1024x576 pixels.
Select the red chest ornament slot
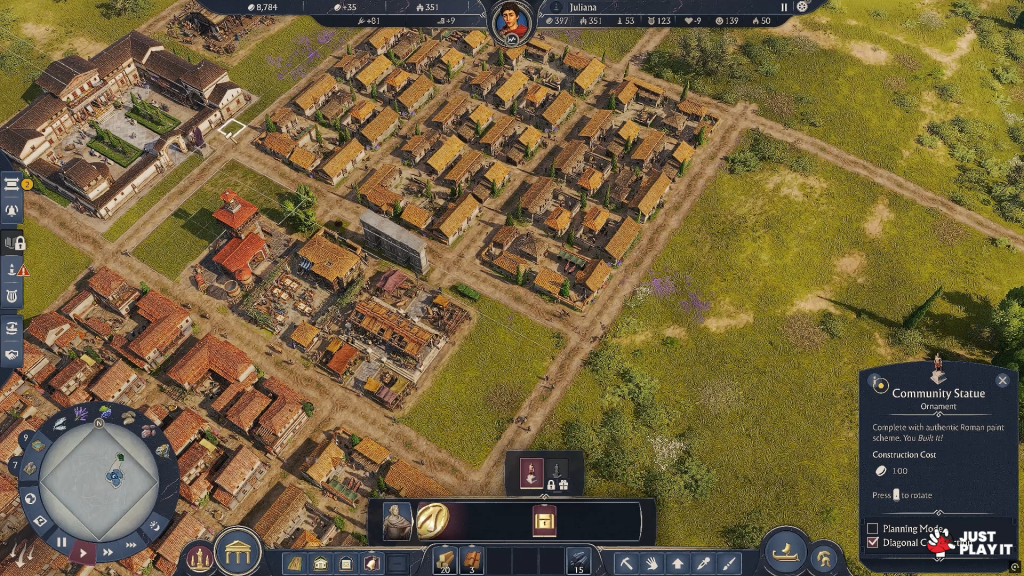(544, 521)
